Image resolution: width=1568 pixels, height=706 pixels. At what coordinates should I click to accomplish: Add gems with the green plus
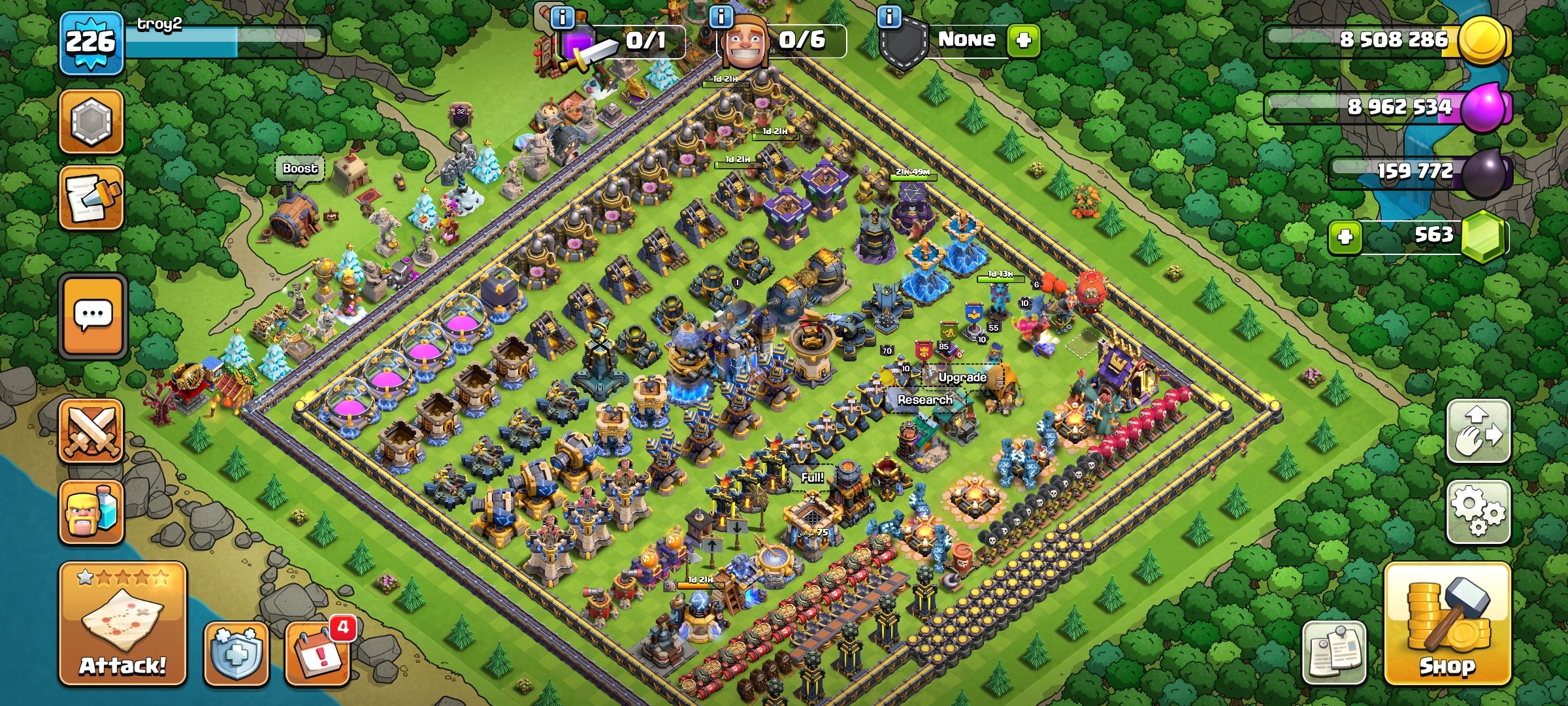point(1345,236)
